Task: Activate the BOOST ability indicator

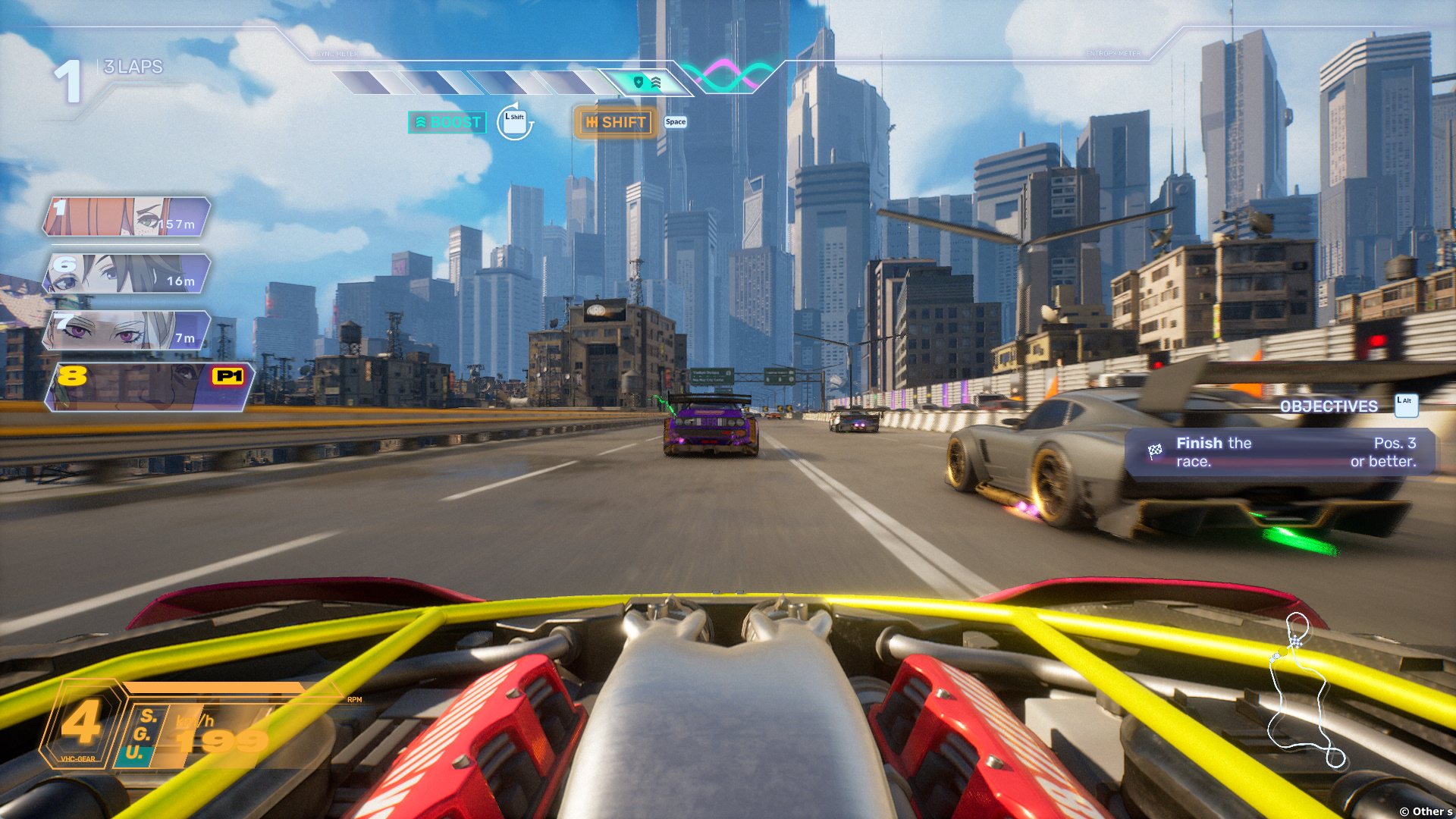Action: pyautogui.click(x=447, y=122)
